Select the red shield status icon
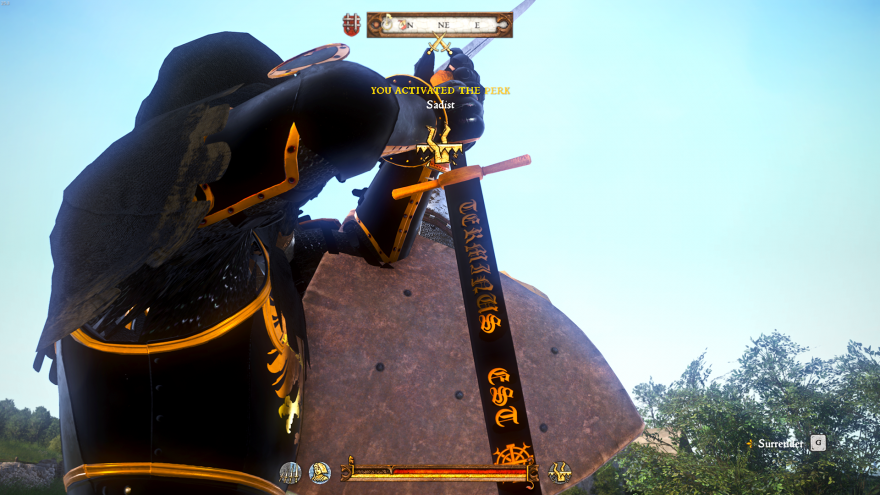The image size is (880, 495). point(351,25)
